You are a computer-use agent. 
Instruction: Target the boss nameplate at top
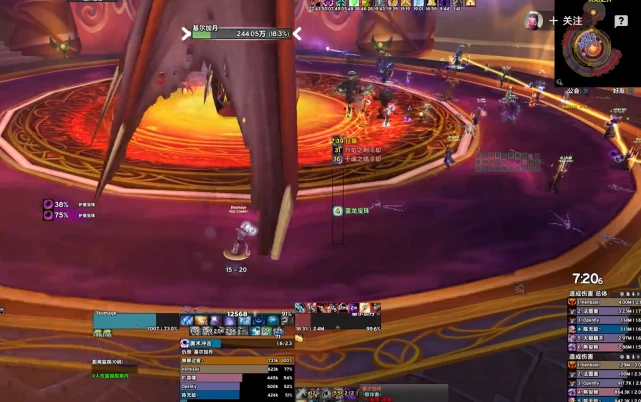pyautogui.click(x=240, y=33)
